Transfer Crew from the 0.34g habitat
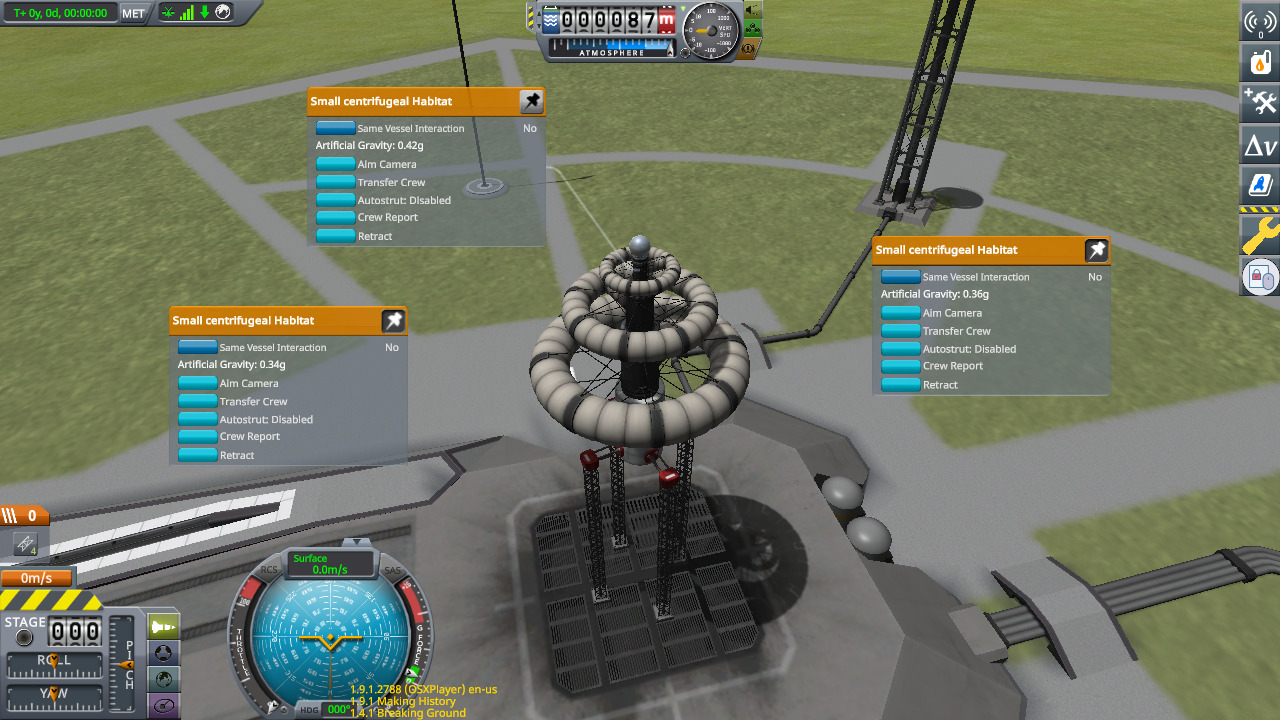This screenshot has width=1280, height=720. coord(198,401)
